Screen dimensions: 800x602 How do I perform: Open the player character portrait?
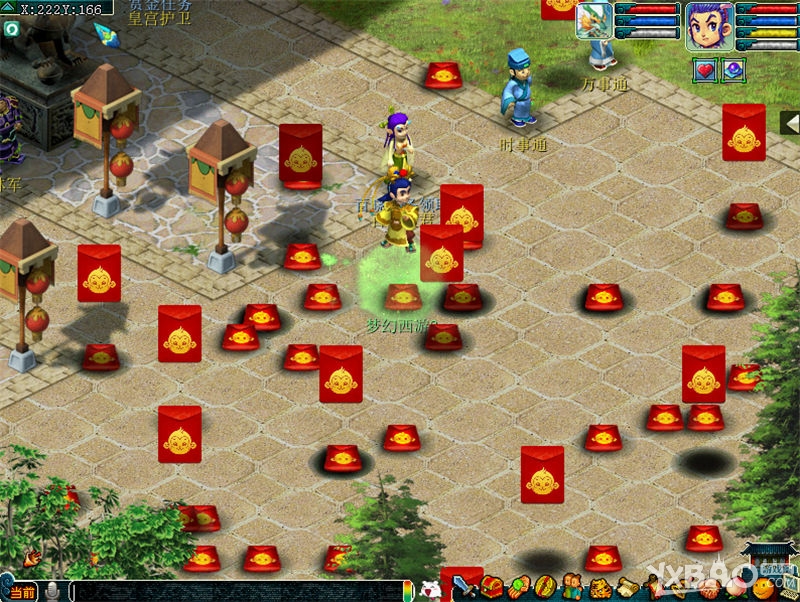[709, 25]
